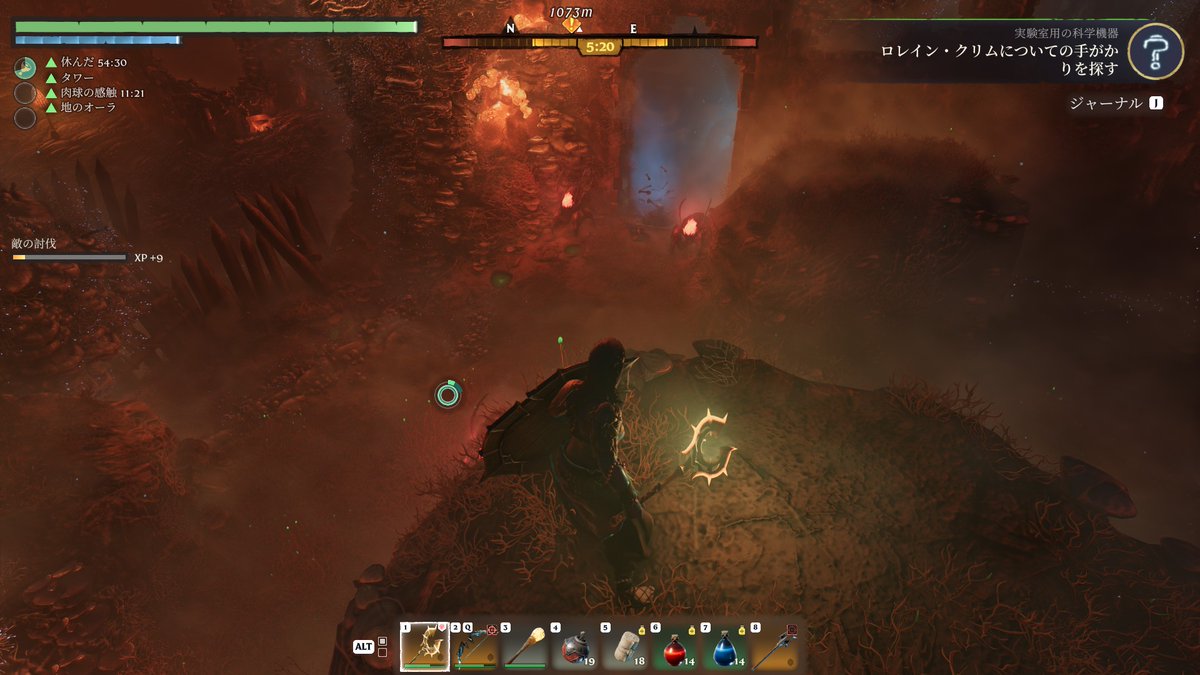Select the 地のオーラ buff entry
The image size is (1200, 675).
pyautogui.click(x=88, y=108)
